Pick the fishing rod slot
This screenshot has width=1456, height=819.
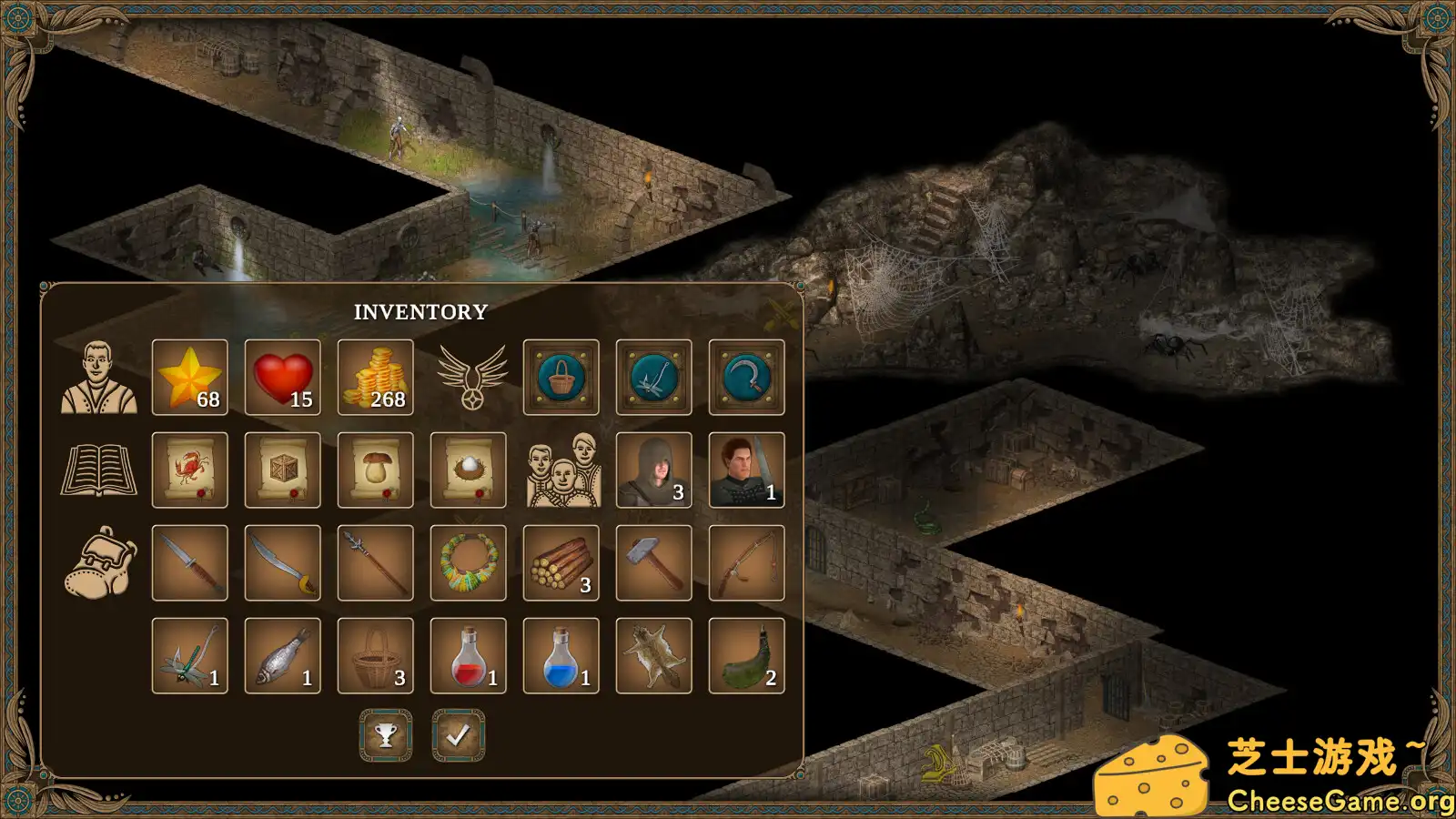(746, 562)
